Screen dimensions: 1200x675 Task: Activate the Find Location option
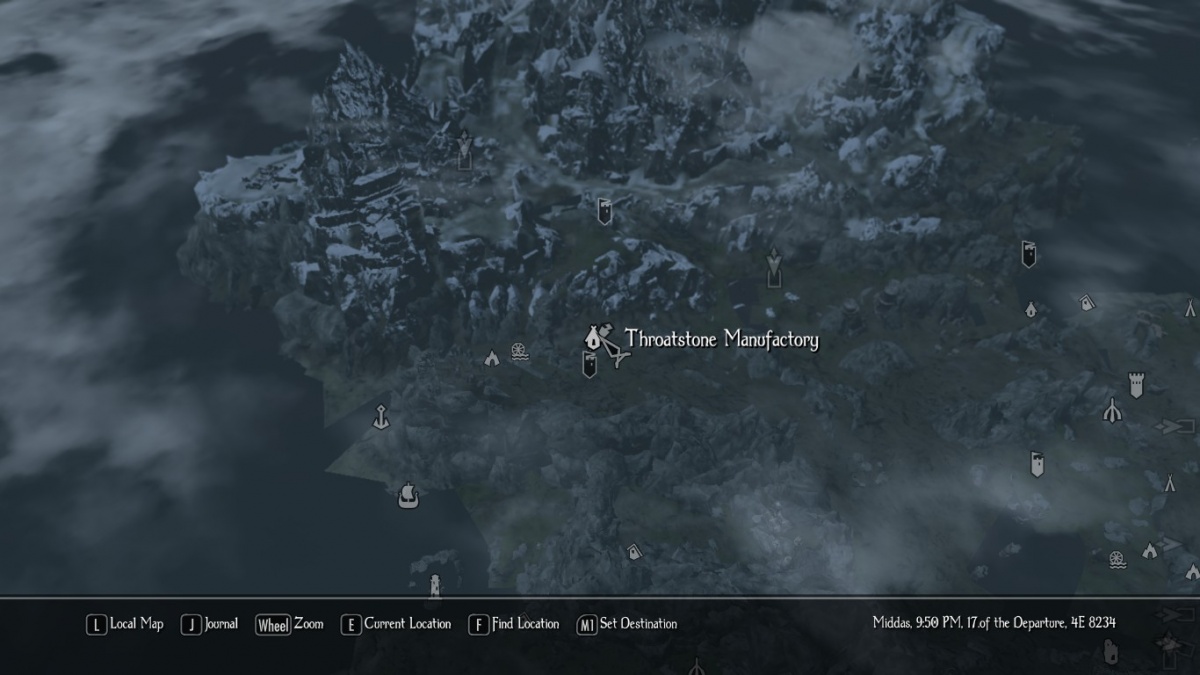(x=514, y=624)
